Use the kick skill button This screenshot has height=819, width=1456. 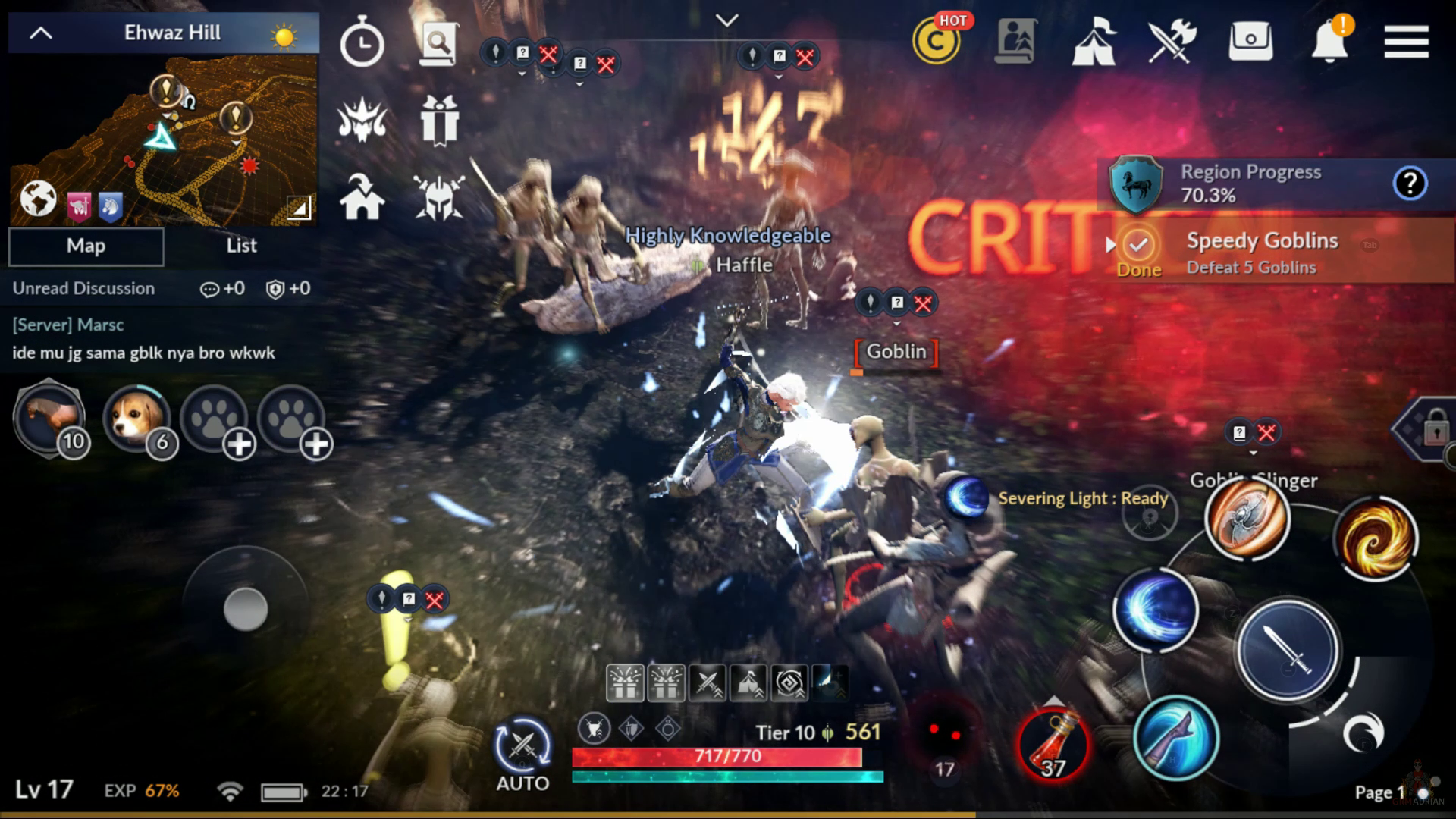[1175, 738]
